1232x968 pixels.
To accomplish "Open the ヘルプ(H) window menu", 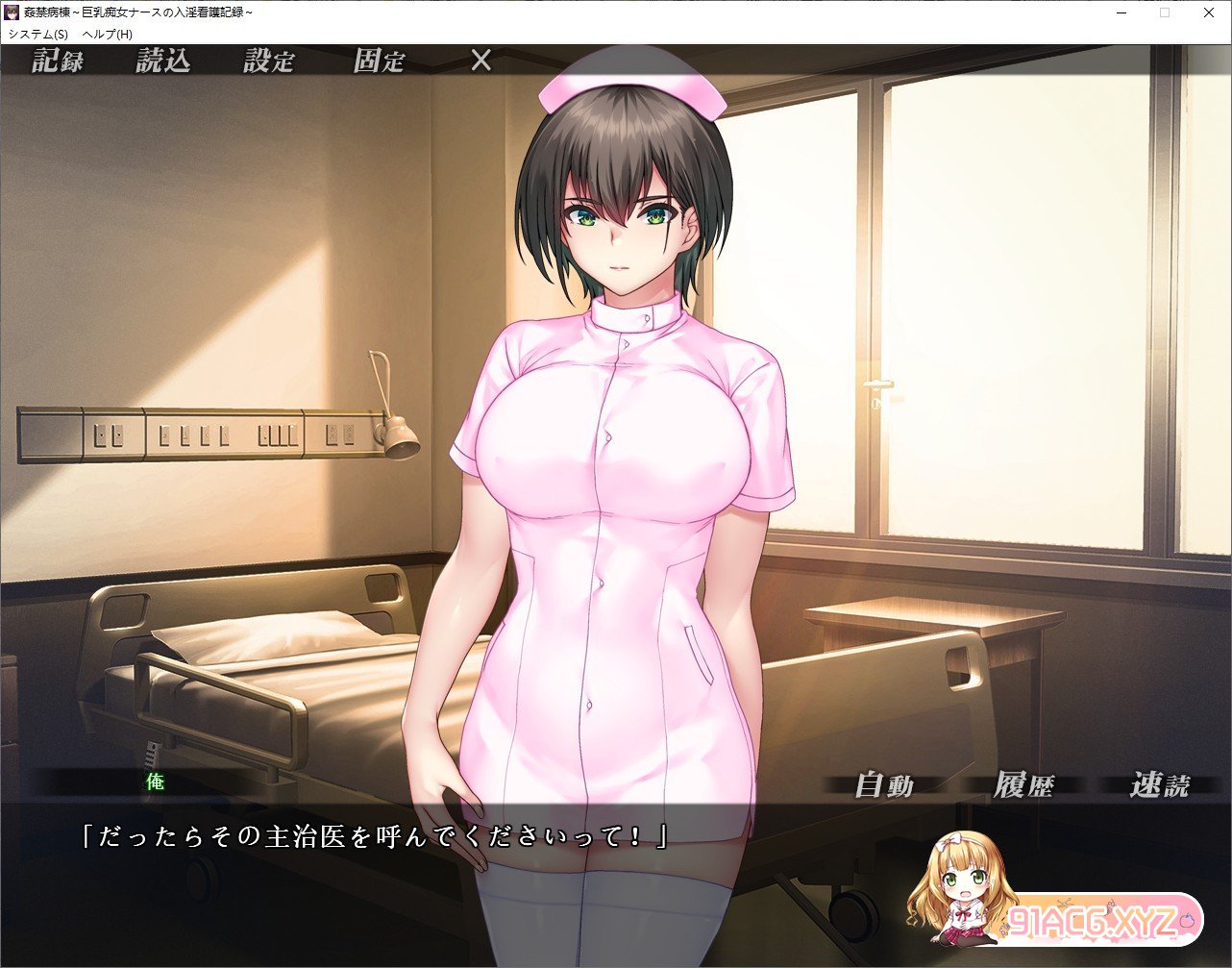I will point(108,34).
